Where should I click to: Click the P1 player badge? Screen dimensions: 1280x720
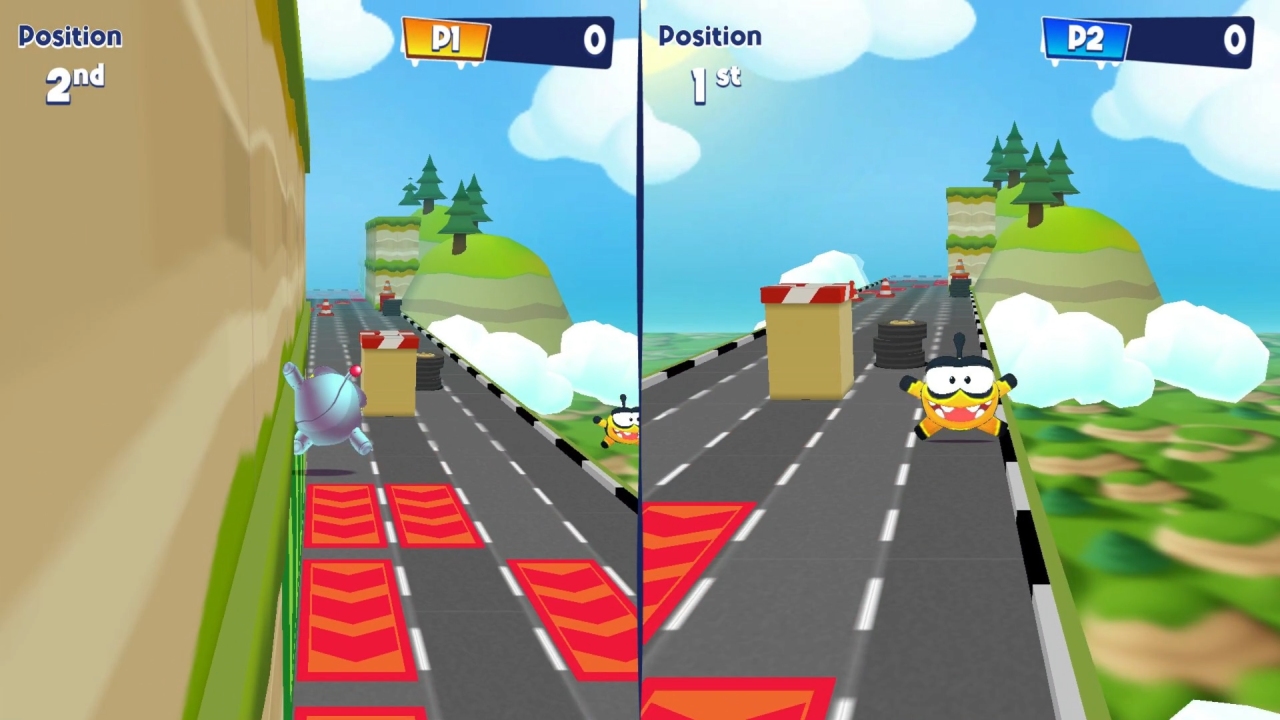(x=444, y=40)
